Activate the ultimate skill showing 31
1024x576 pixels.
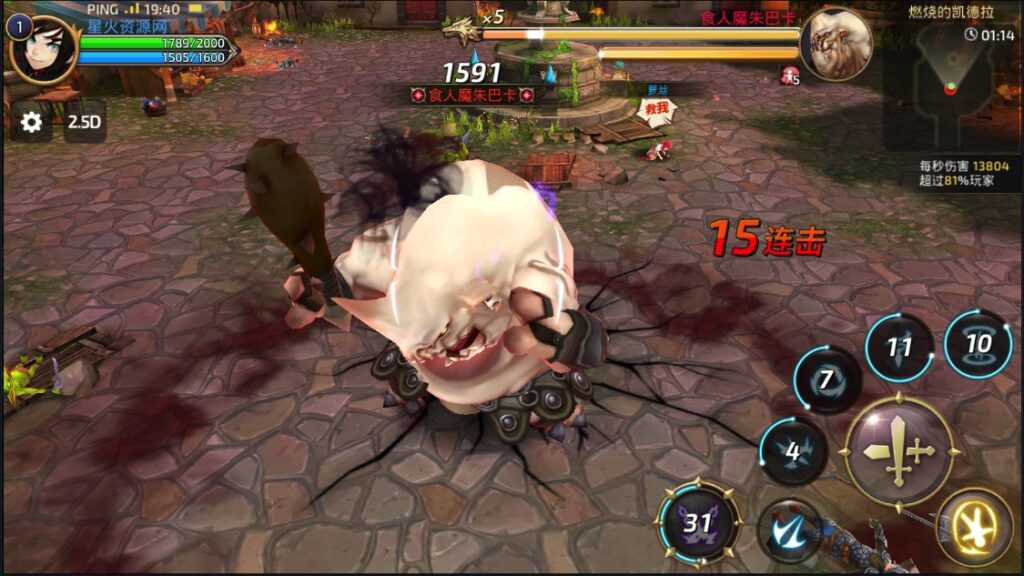click(699, 522)
